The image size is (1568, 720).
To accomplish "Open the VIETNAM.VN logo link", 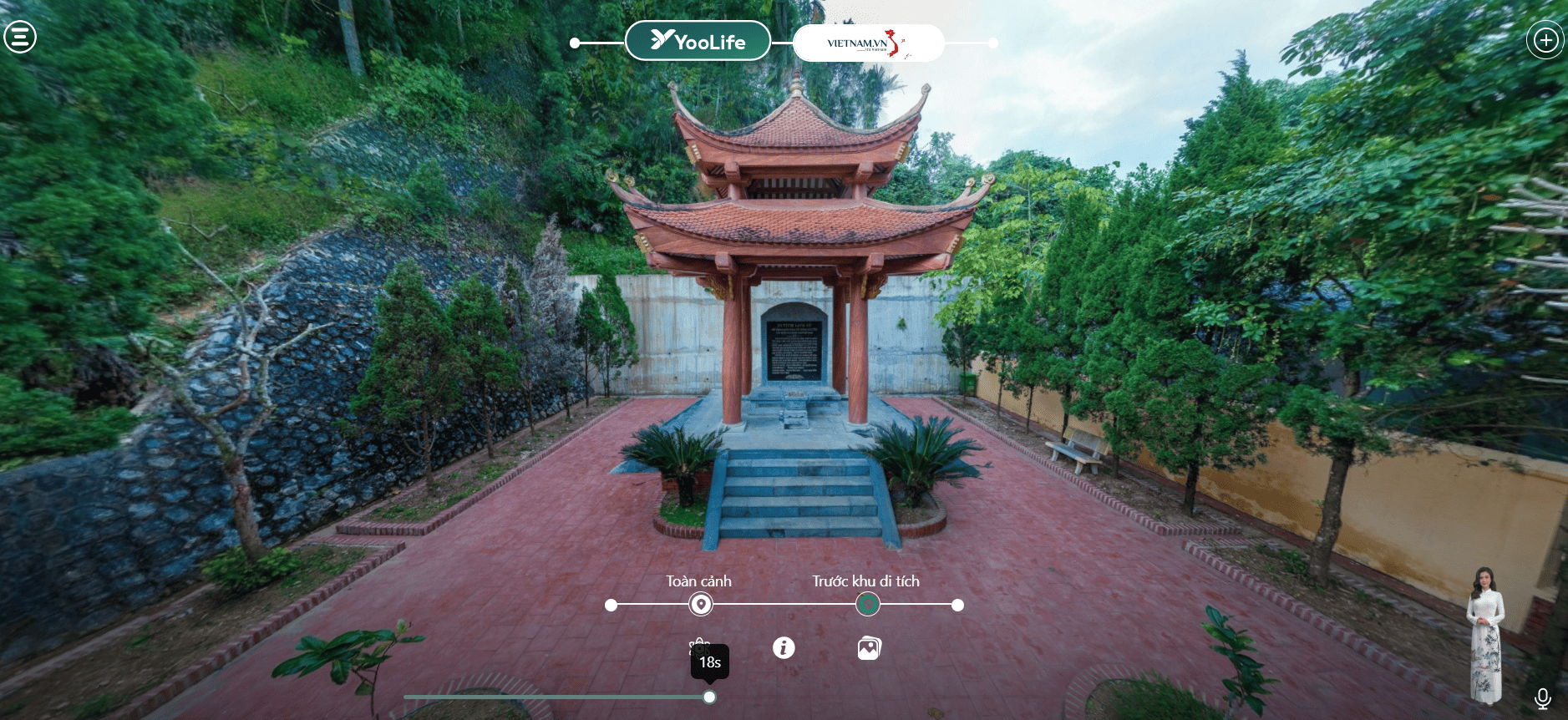I will [868, 43].
